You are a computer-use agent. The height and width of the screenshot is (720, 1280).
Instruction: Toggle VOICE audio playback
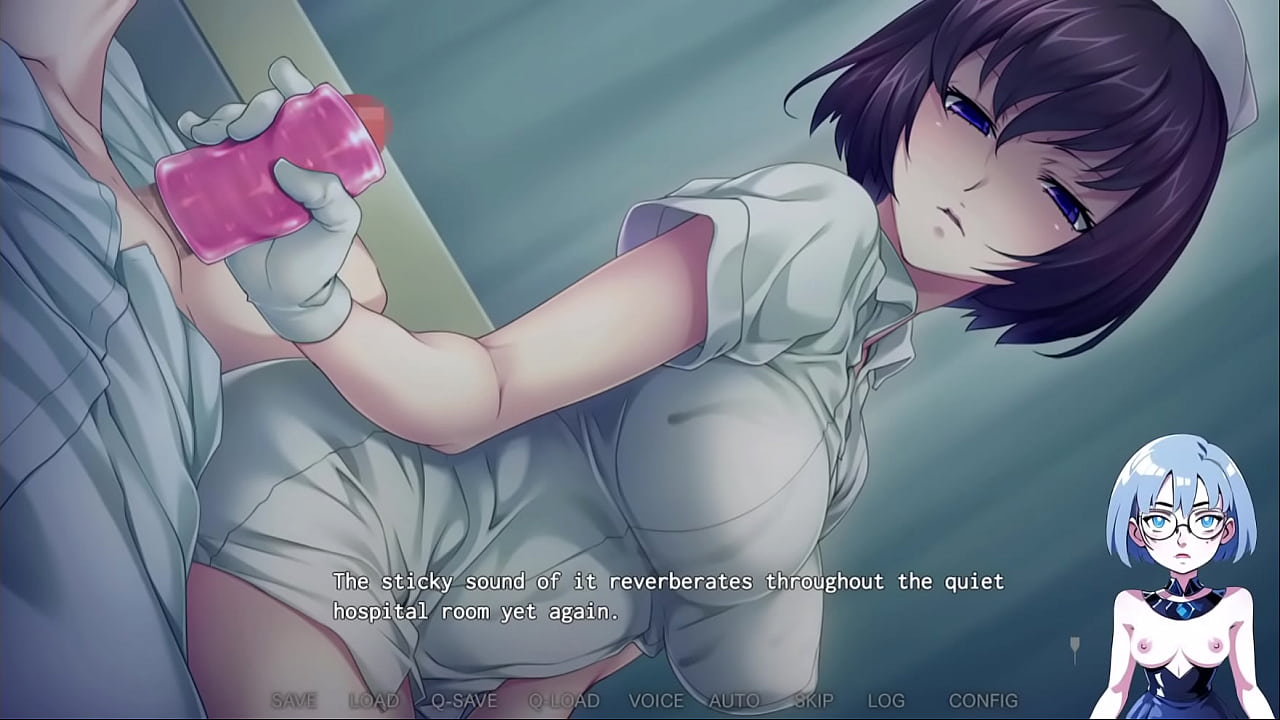(x=655, y=701)
